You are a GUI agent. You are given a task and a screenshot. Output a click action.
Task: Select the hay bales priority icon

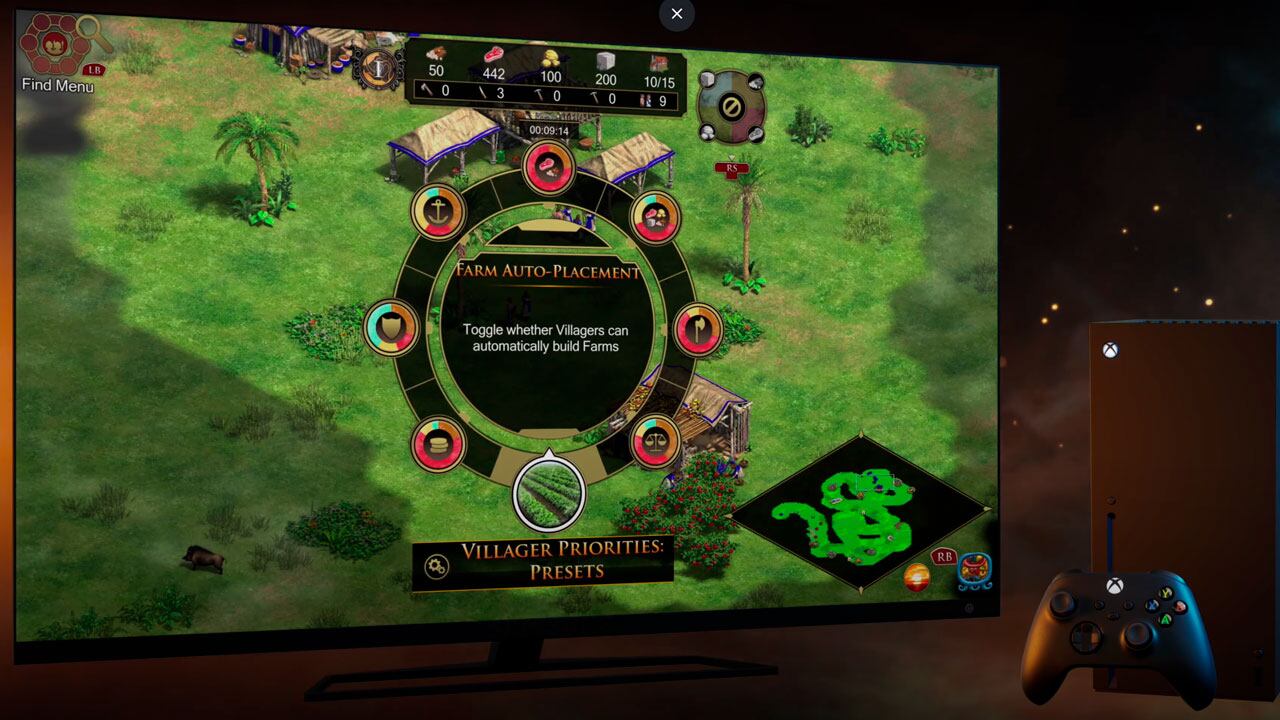tap(438, 445)
